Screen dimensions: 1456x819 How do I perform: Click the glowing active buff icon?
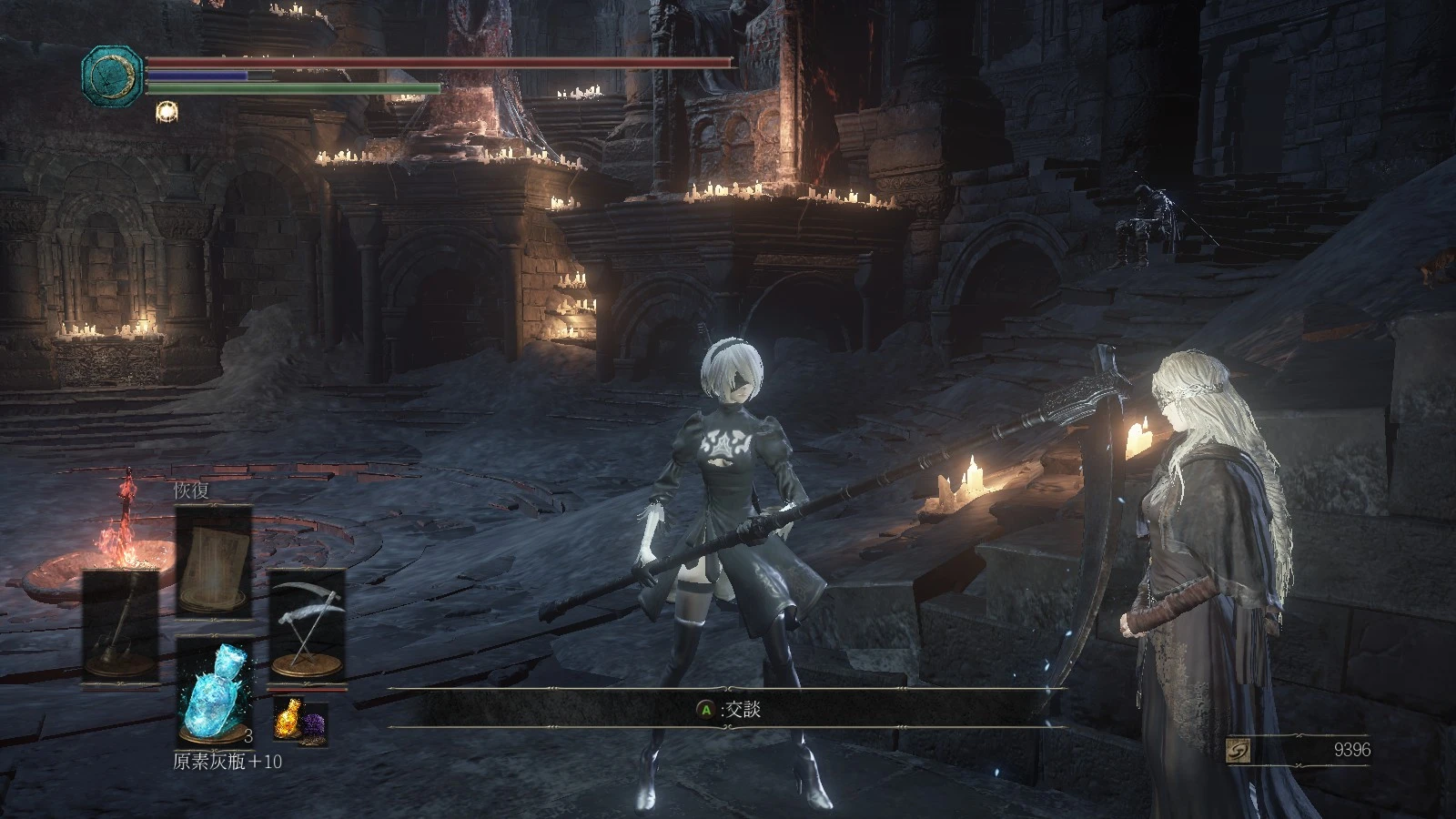coord(167,113)
